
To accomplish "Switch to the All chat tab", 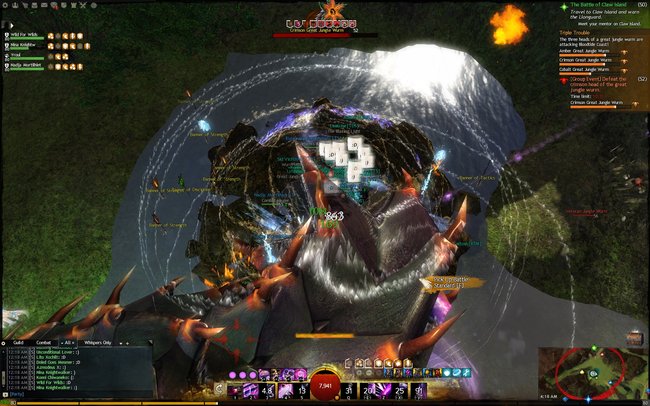I will [x=68, y=343].
